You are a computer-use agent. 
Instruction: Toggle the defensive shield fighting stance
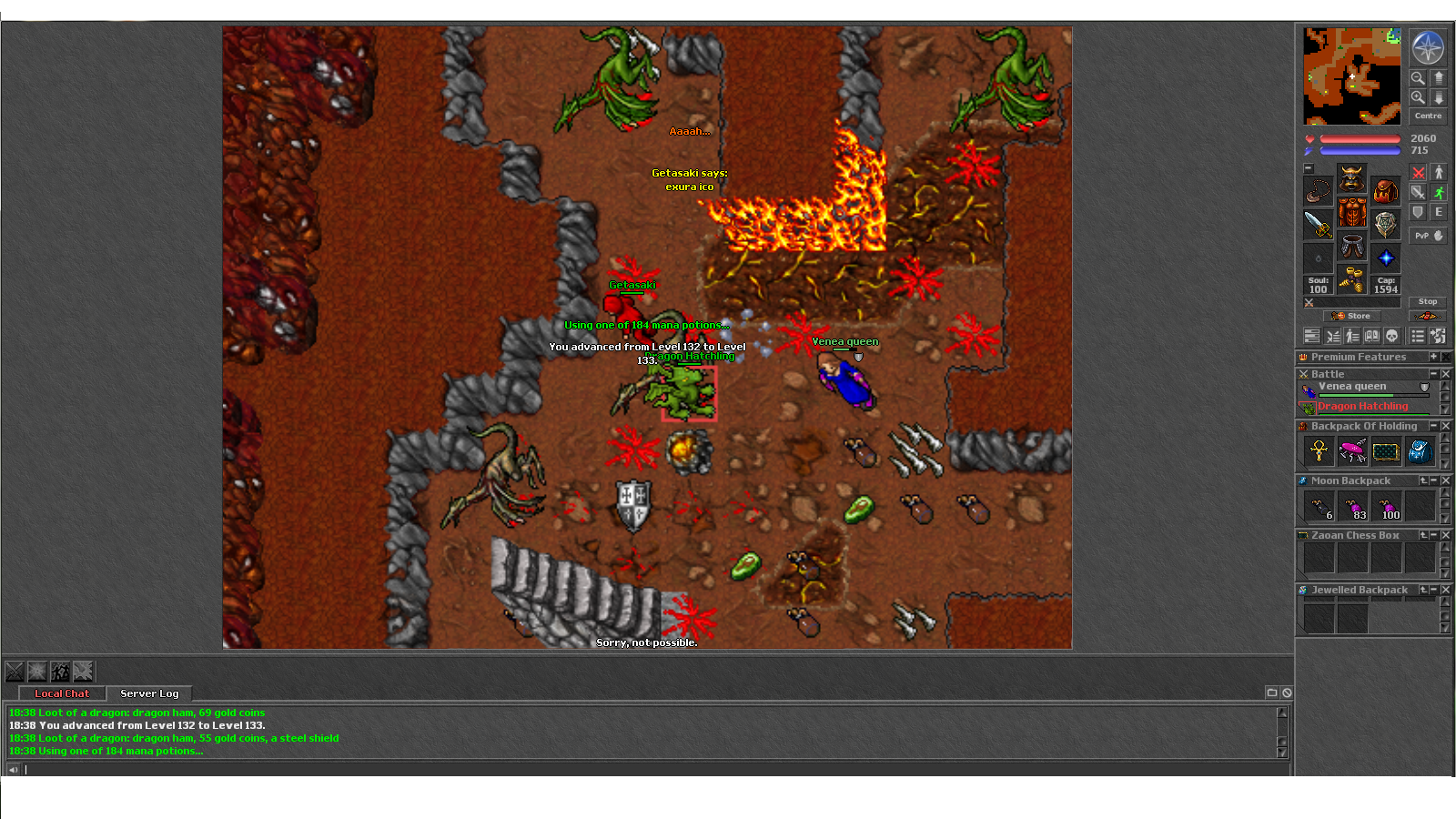click(x=1419, y=210)
